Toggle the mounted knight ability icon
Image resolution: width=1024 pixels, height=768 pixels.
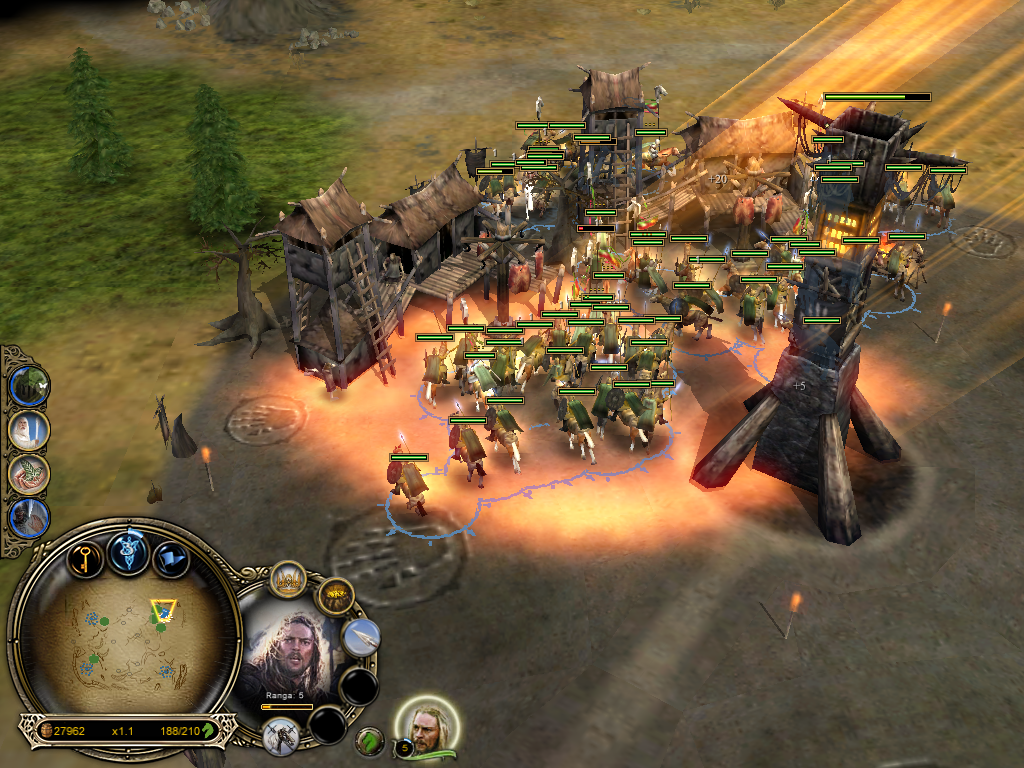[x=281, y=737]
